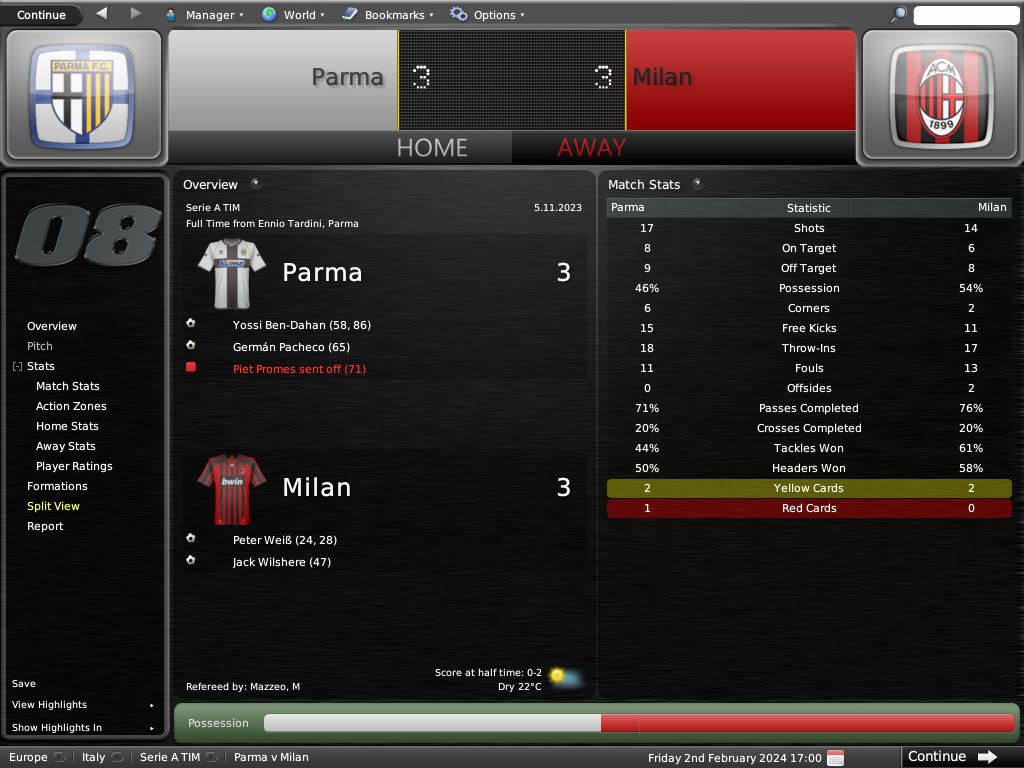Select Overview in the side menu

pyautogui.click(x=52, y=326)
